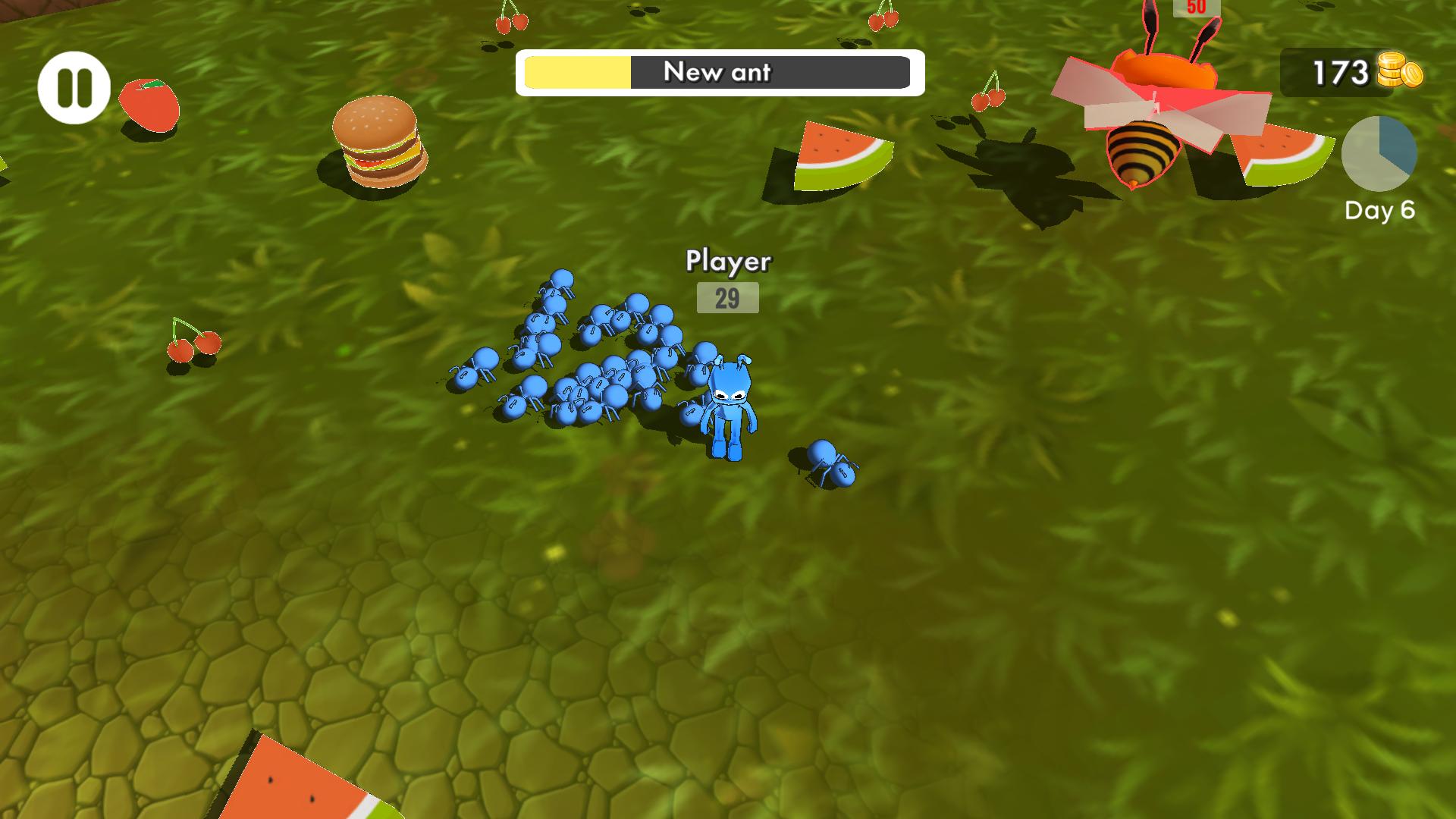Viewport: 1456px width, 819px height.
Task: Click the New ant progress bar
Action: pos(719,73)
